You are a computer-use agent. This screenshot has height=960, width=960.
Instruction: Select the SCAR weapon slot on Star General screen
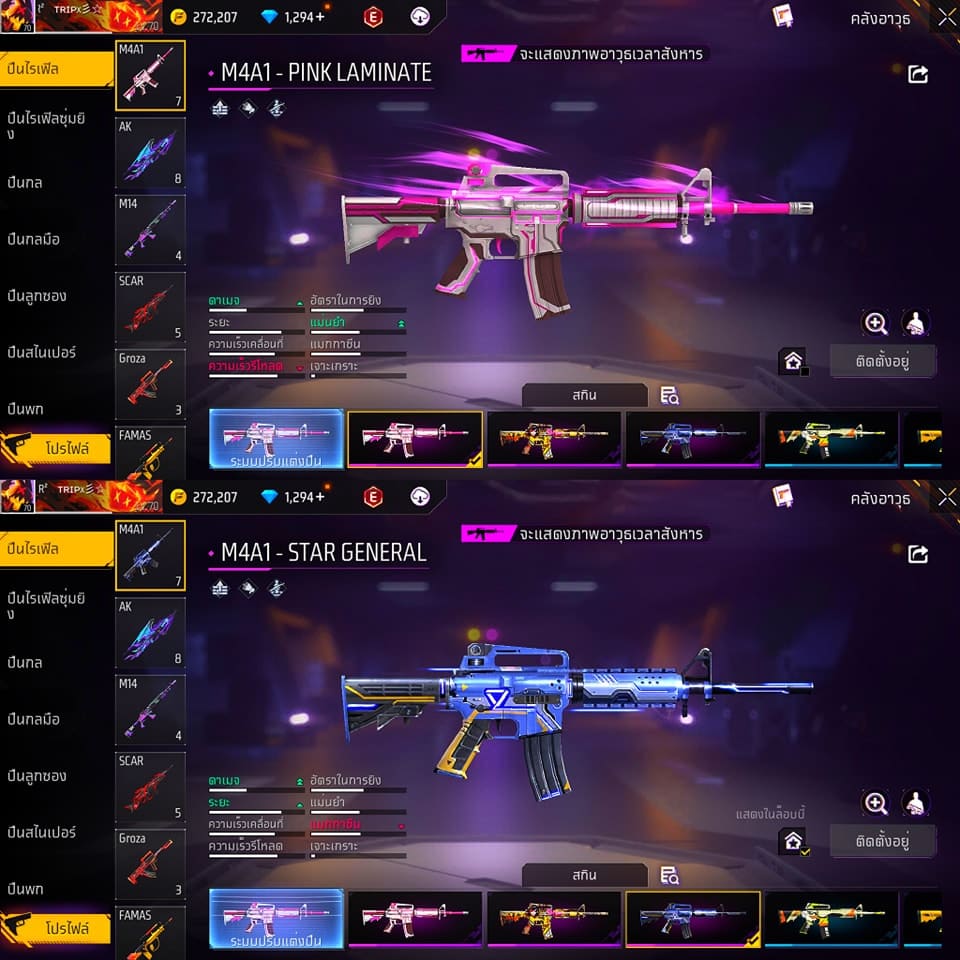[150, 787]
